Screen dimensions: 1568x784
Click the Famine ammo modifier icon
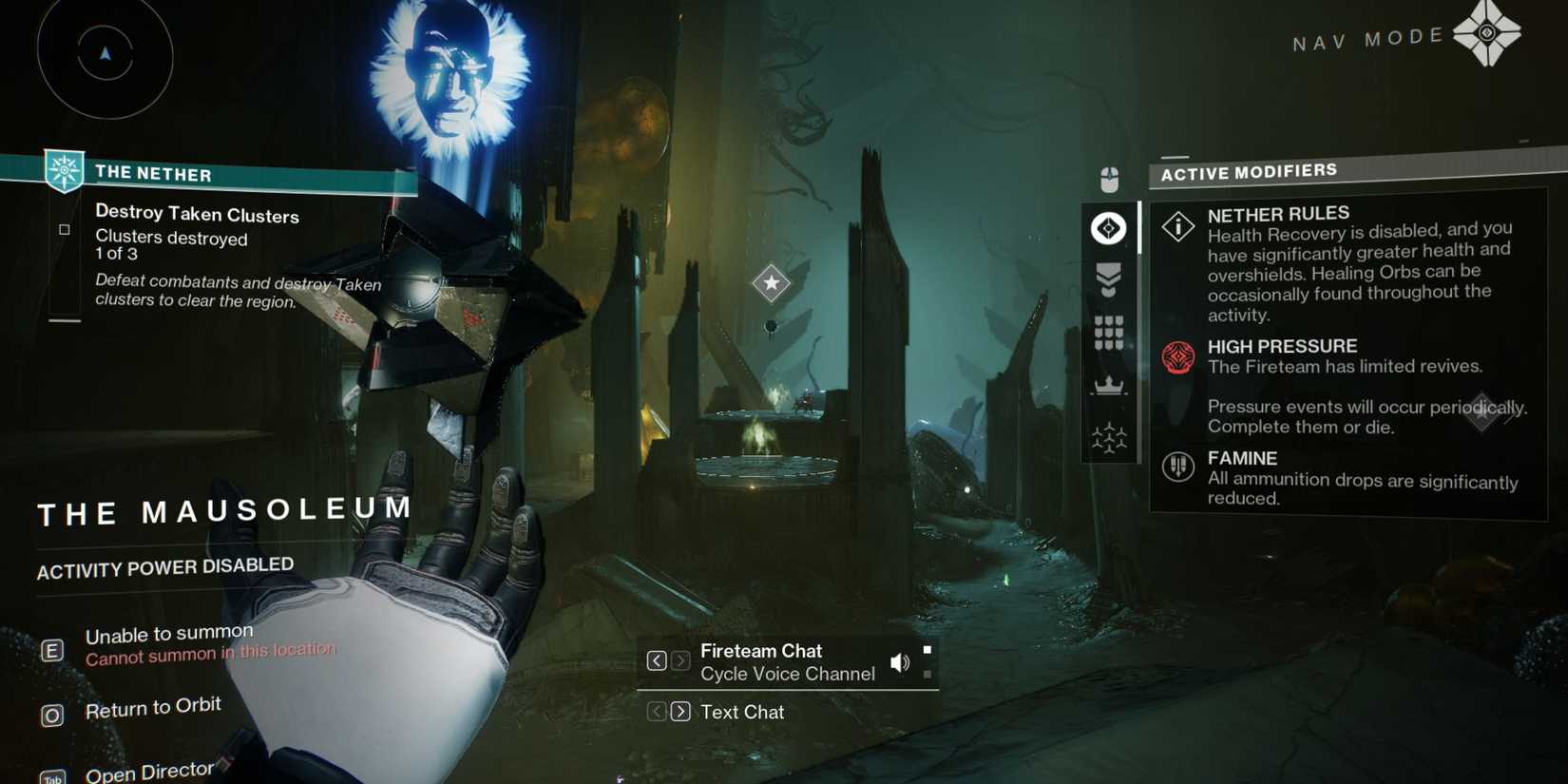1177,467
